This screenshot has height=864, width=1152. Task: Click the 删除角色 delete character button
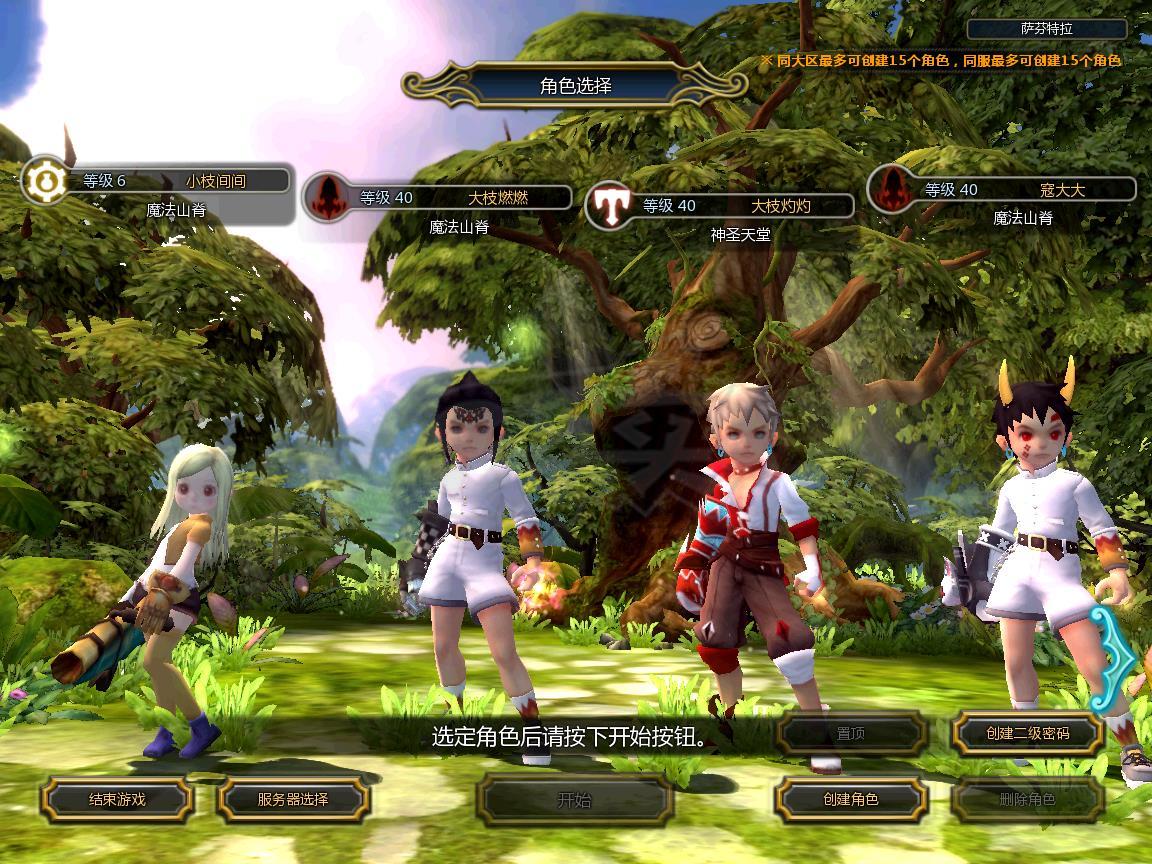(1027, 799)
